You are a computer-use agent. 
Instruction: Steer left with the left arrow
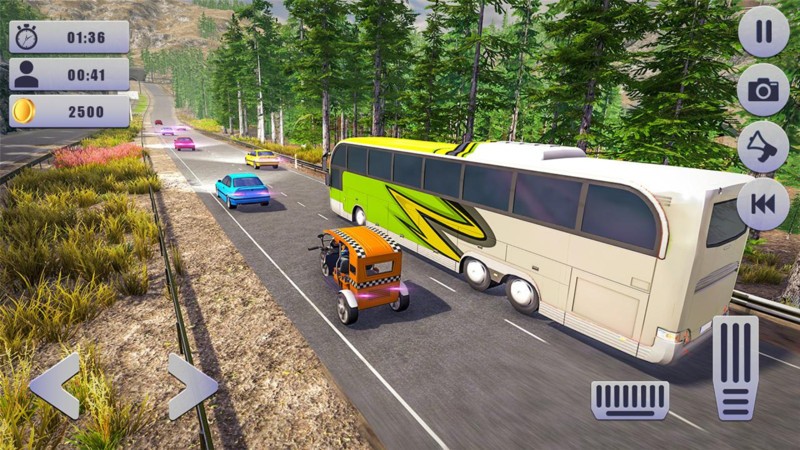coord(55,385)
